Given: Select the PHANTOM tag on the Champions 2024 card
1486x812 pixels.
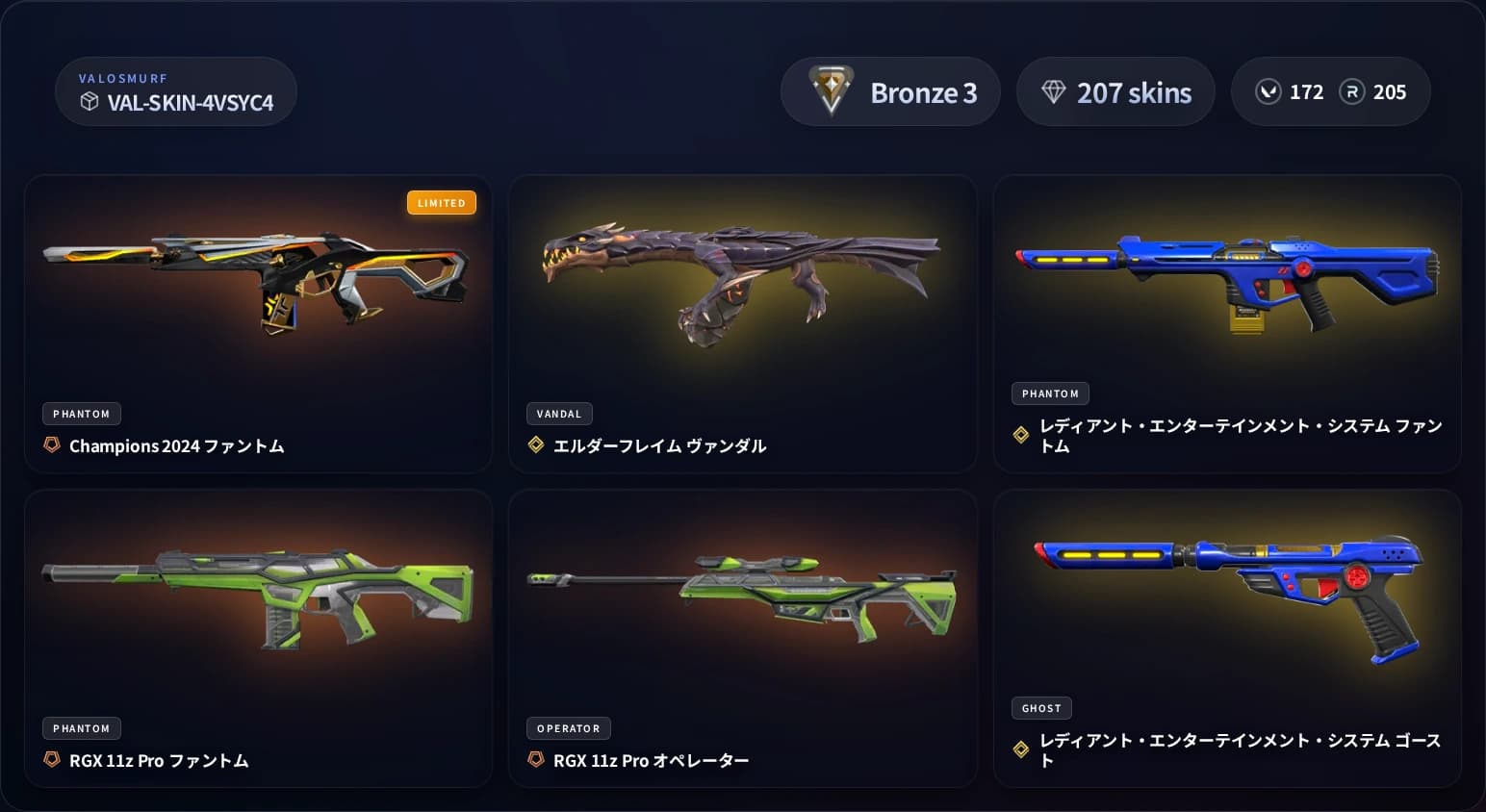Looking at the screenshot, I should 81,414.
